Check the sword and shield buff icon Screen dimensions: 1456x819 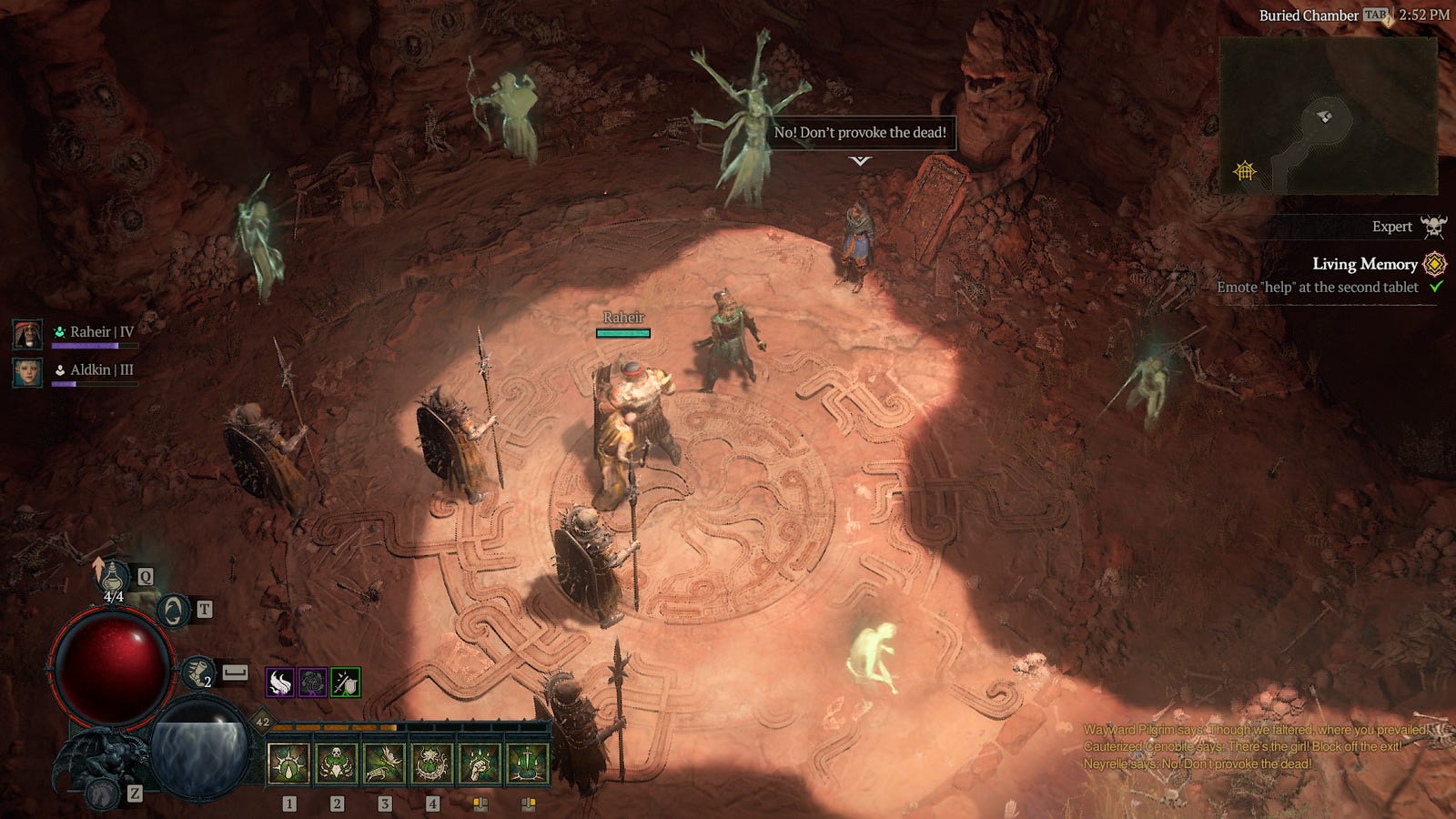tap(346, 682)
